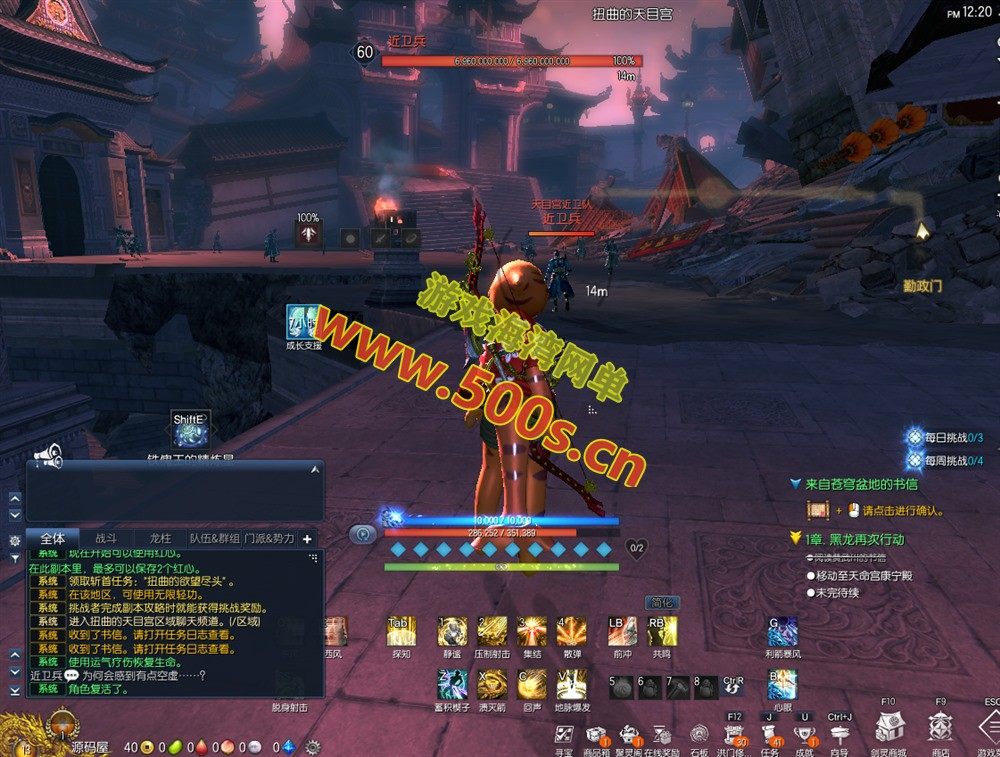Open chat settings gear icon

coord(14,540)
